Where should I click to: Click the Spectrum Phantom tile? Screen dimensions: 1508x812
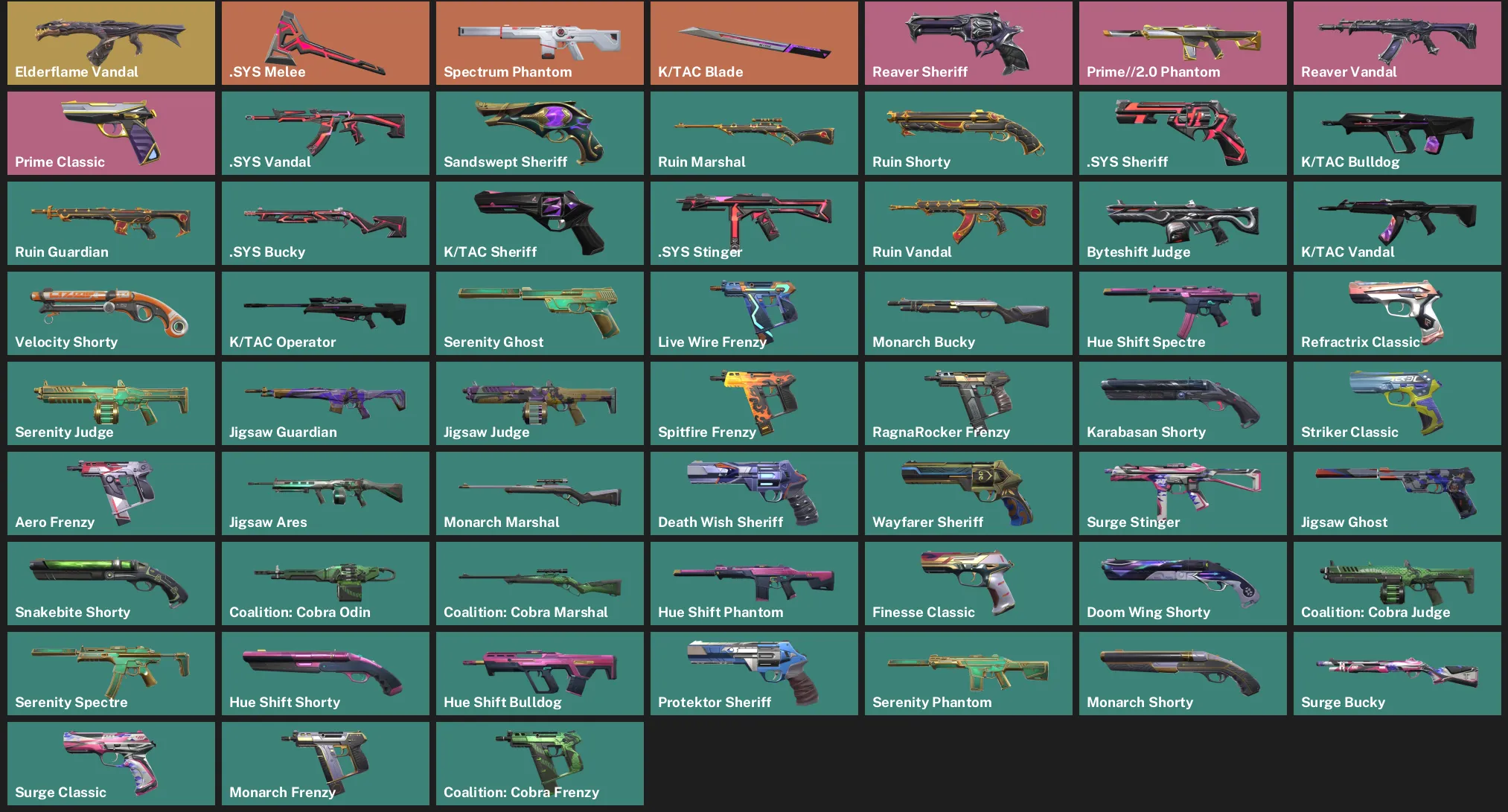pyautogui.click(x=539, y=42)
